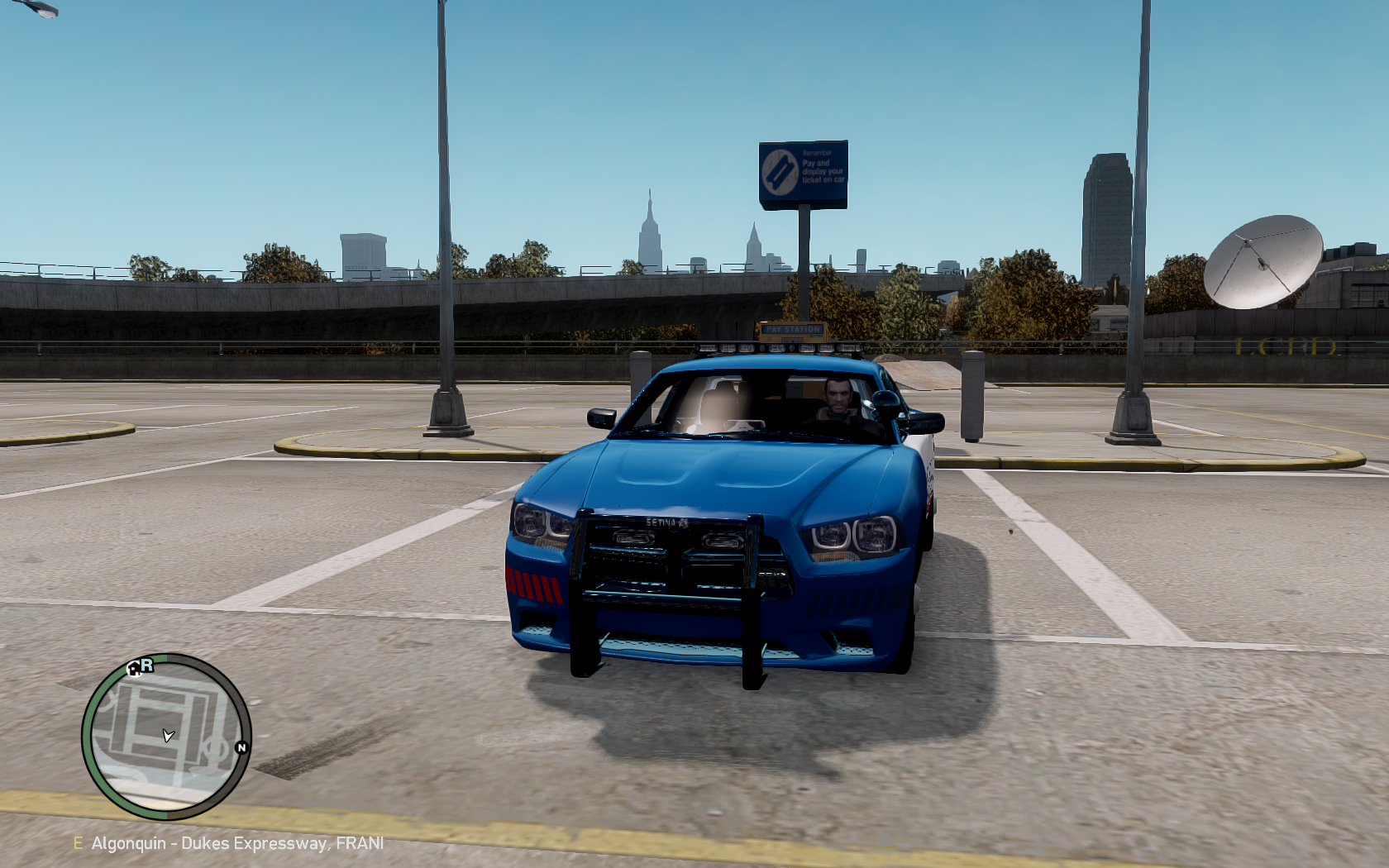The width and height of the screenshot is (1389, 868).
Task: Click the North compass marker on radar
Action: coord(241,747)
